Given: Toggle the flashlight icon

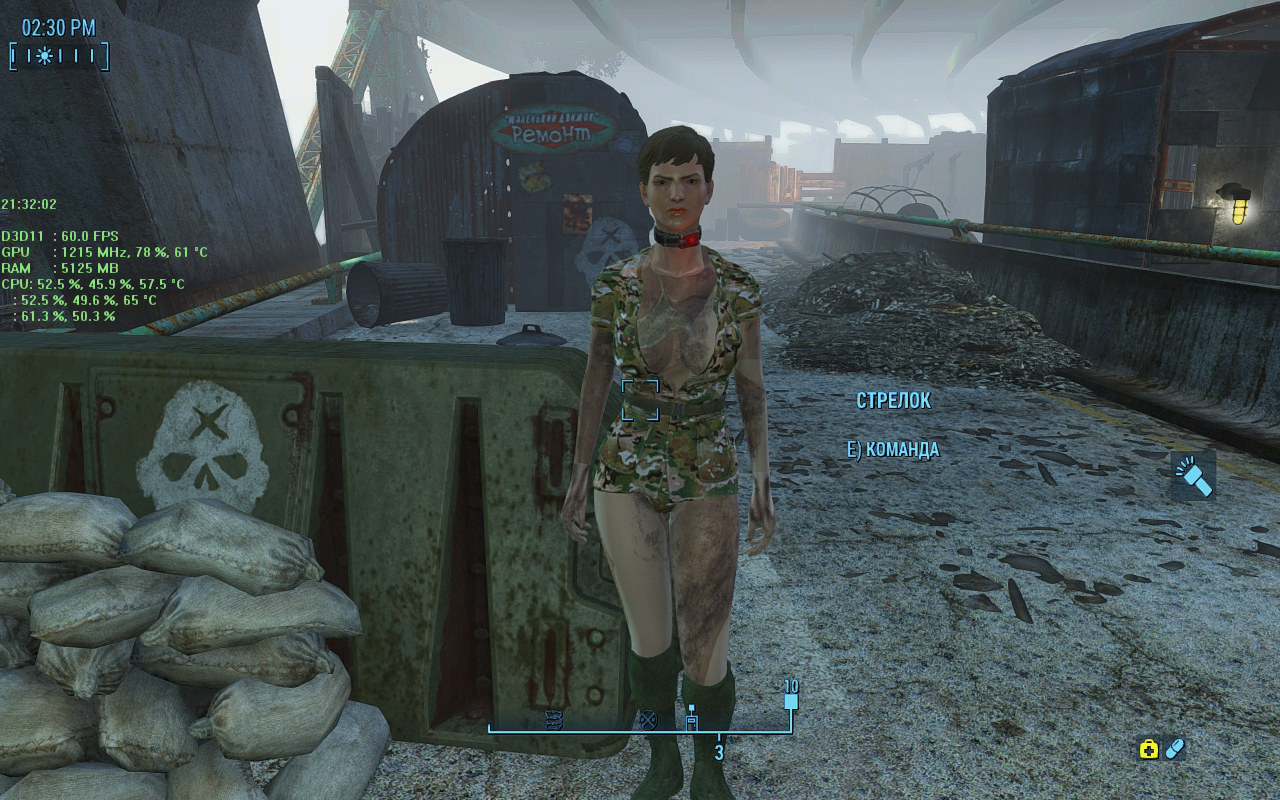Looking at the screenshot, I should click(1194, 476).
